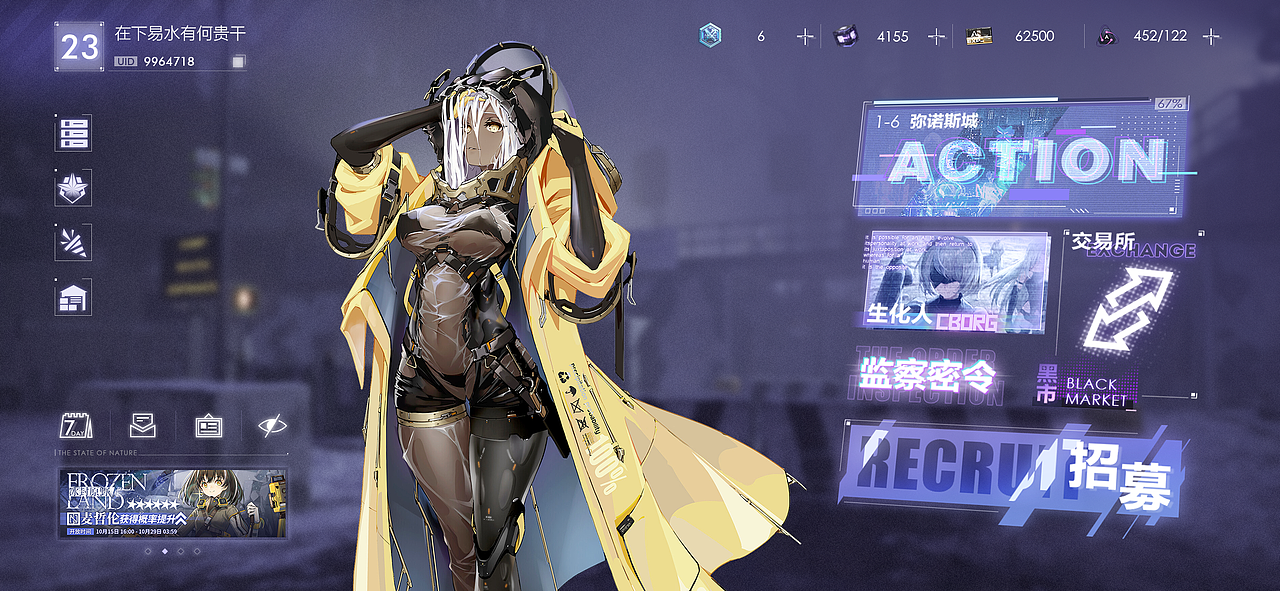Open the 7-day calendar check-in
The height and width of the screenshot is (591, 1280).
click(76, 425)
